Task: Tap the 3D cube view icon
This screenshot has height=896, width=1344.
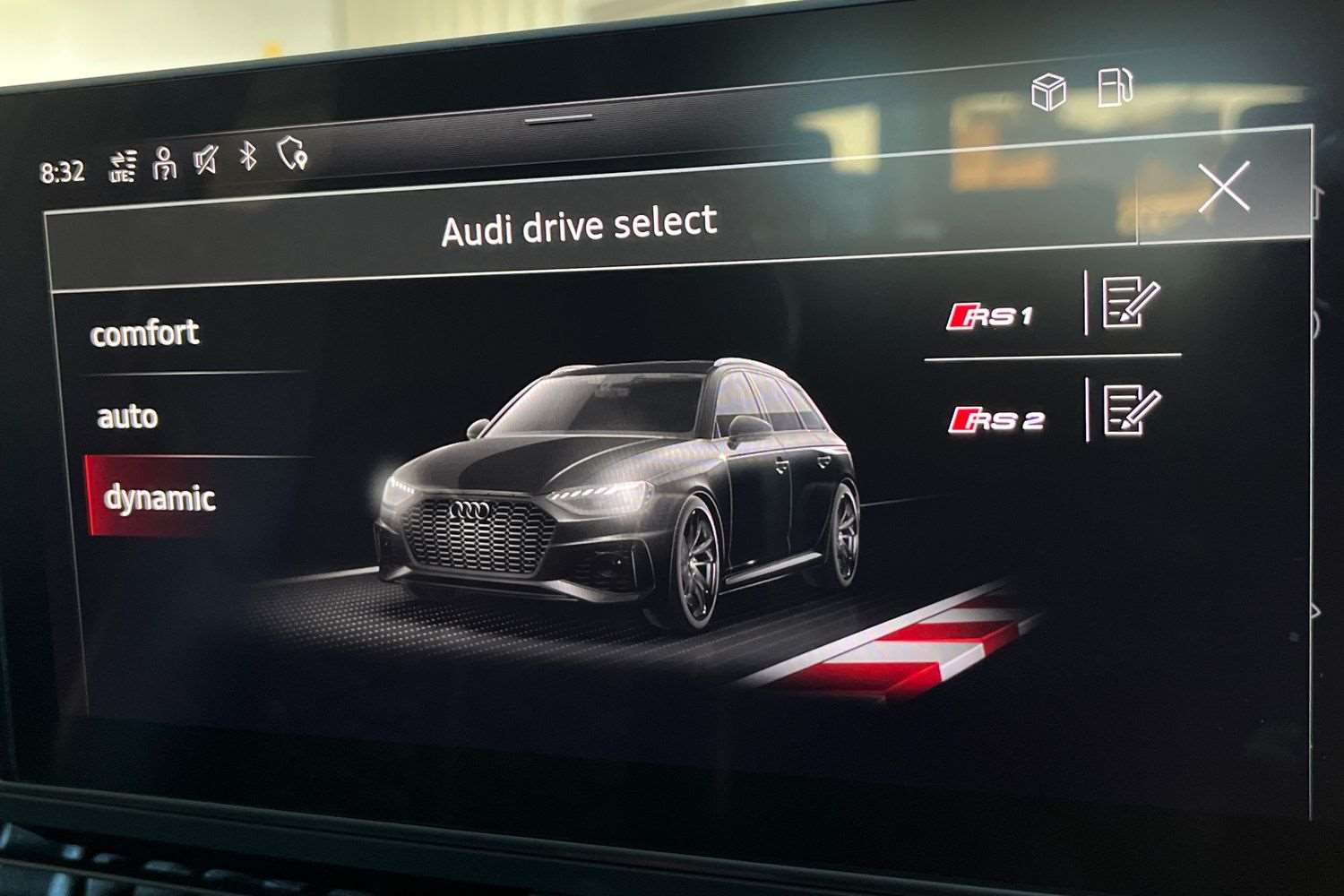Action: [x=1048, y=90]
